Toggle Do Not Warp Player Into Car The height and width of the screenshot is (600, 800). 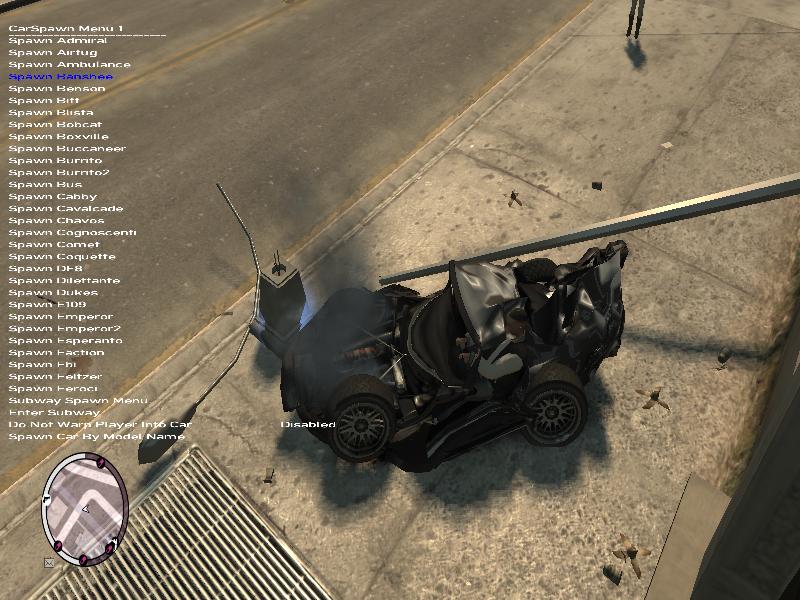99,425
